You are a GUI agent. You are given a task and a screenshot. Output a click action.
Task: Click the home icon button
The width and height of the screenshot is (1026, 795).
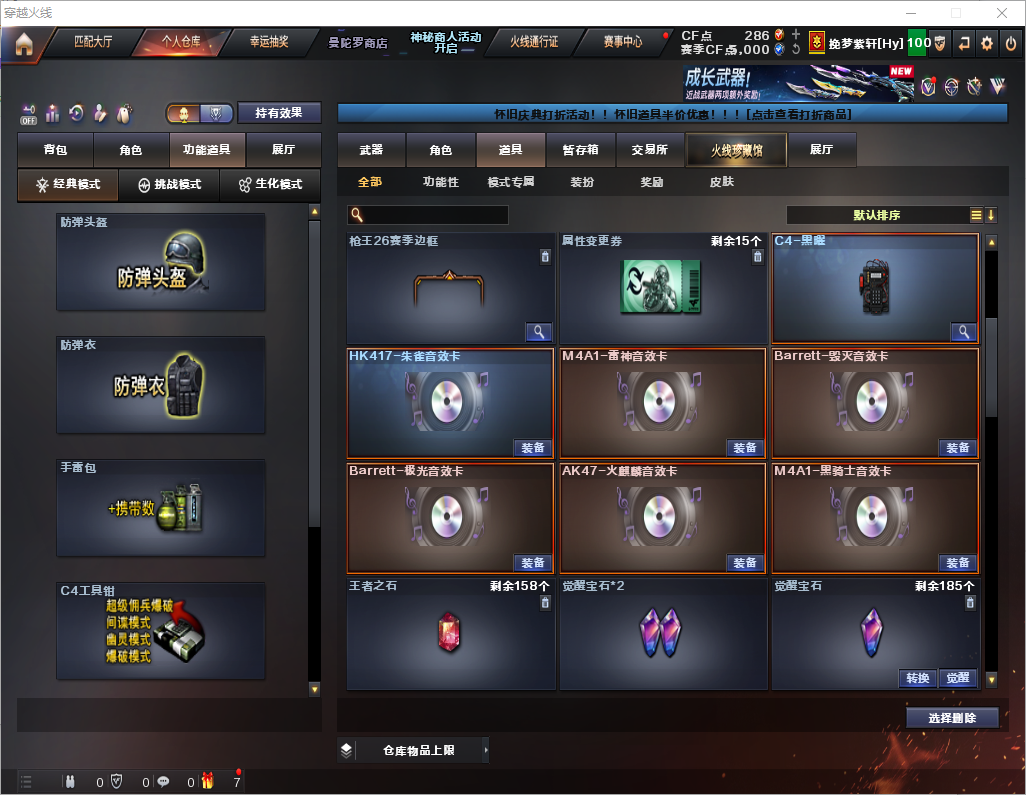(x=24, y=44)
